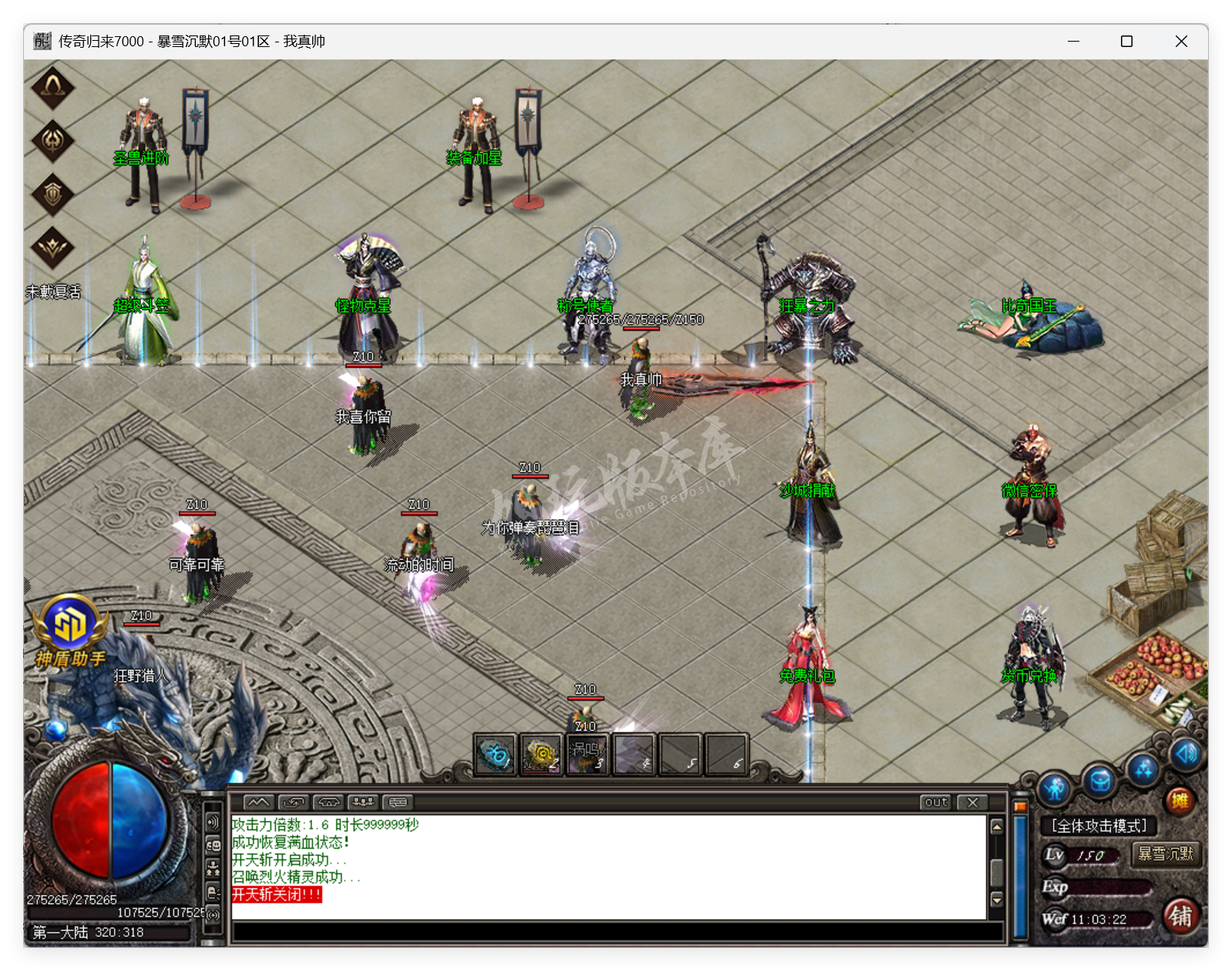1232x971 pixels.
Task: Select the shield emblem diamond icon
Action: [52, 193]
